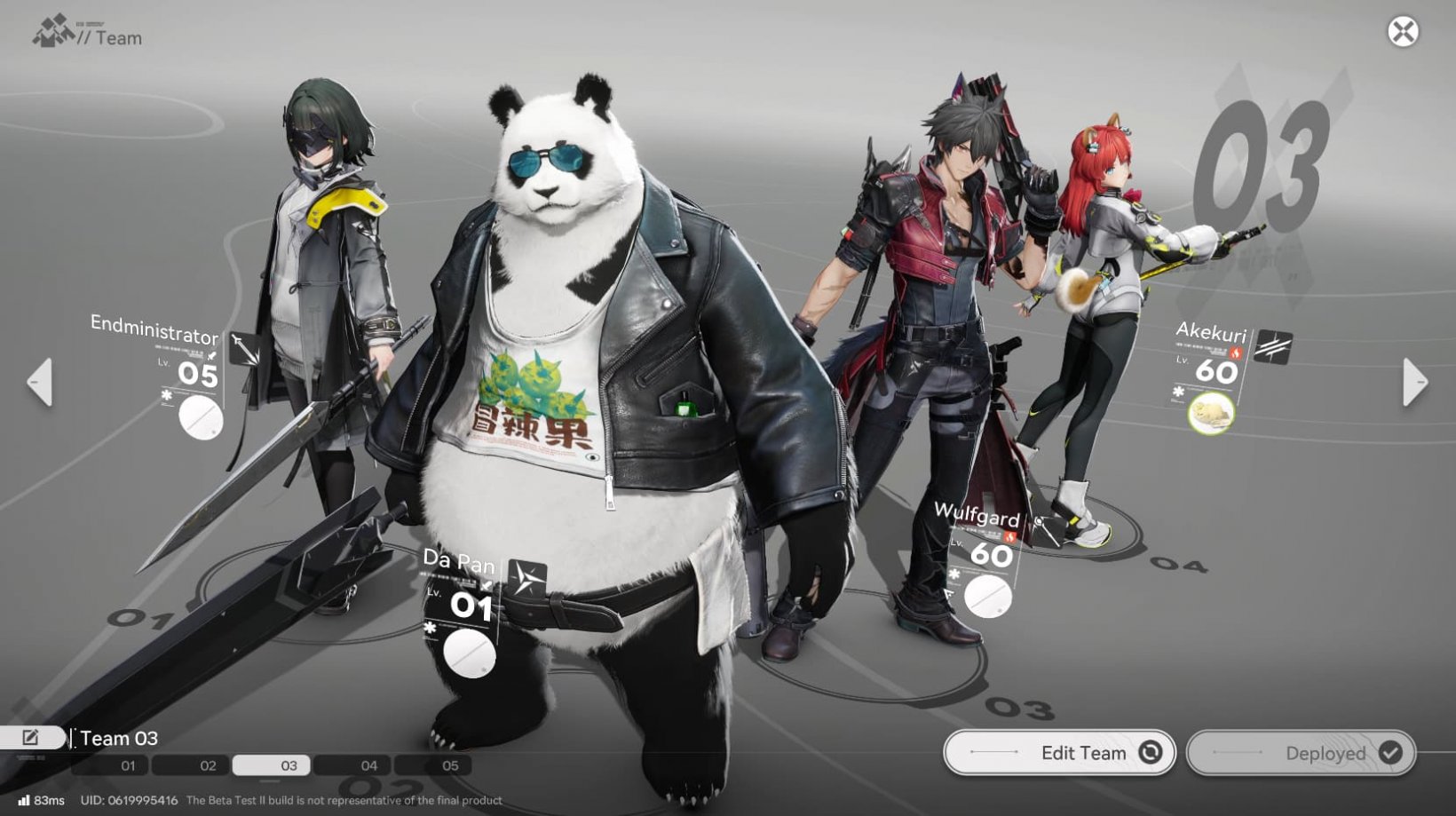Switch to team tab 01
The image size is (1456, 816).
(127, 765)
